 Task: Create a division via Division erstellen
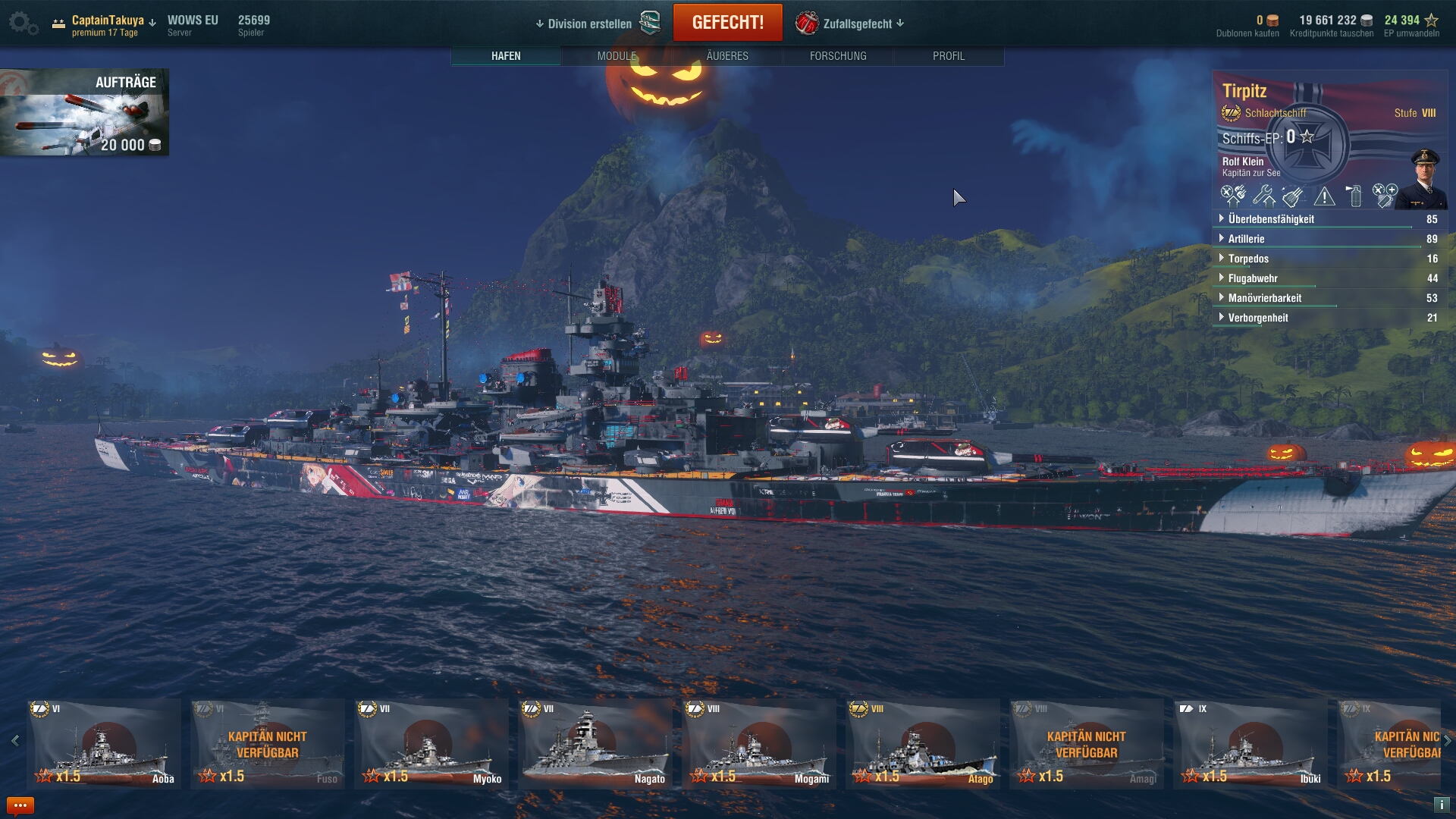(x=589, y=24)
